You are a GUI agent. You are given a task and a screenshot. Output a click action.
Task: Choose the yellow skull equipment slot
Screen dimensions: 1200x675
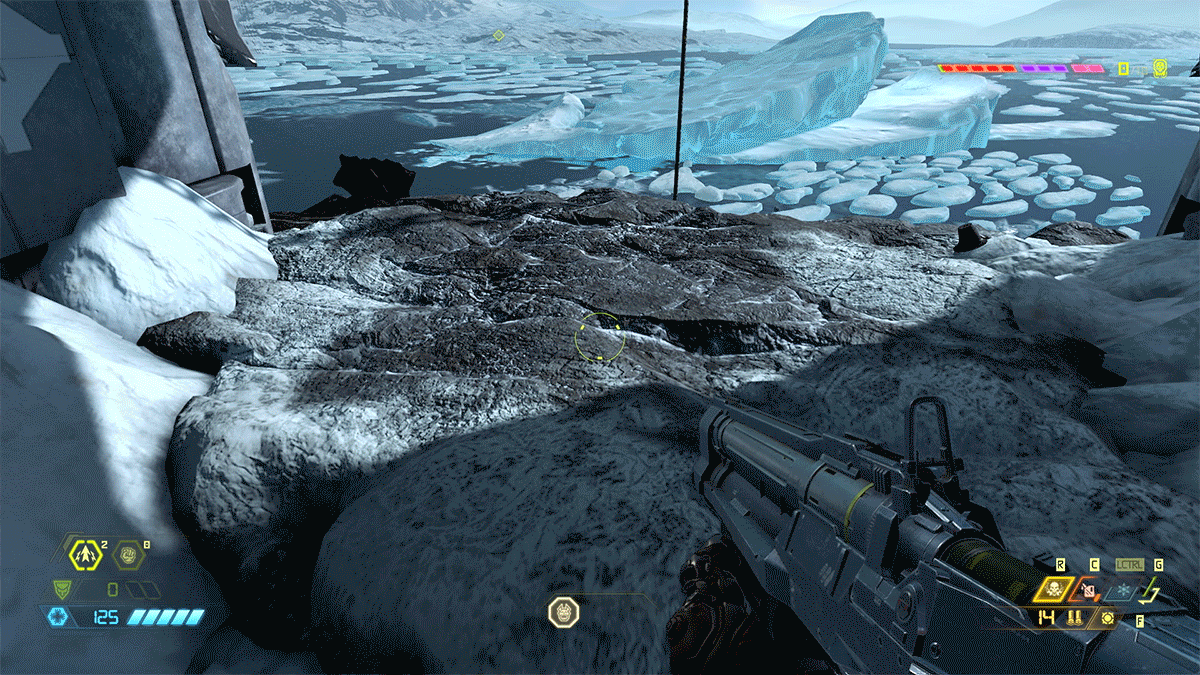pyautogui.click(x=1055, y=590)
